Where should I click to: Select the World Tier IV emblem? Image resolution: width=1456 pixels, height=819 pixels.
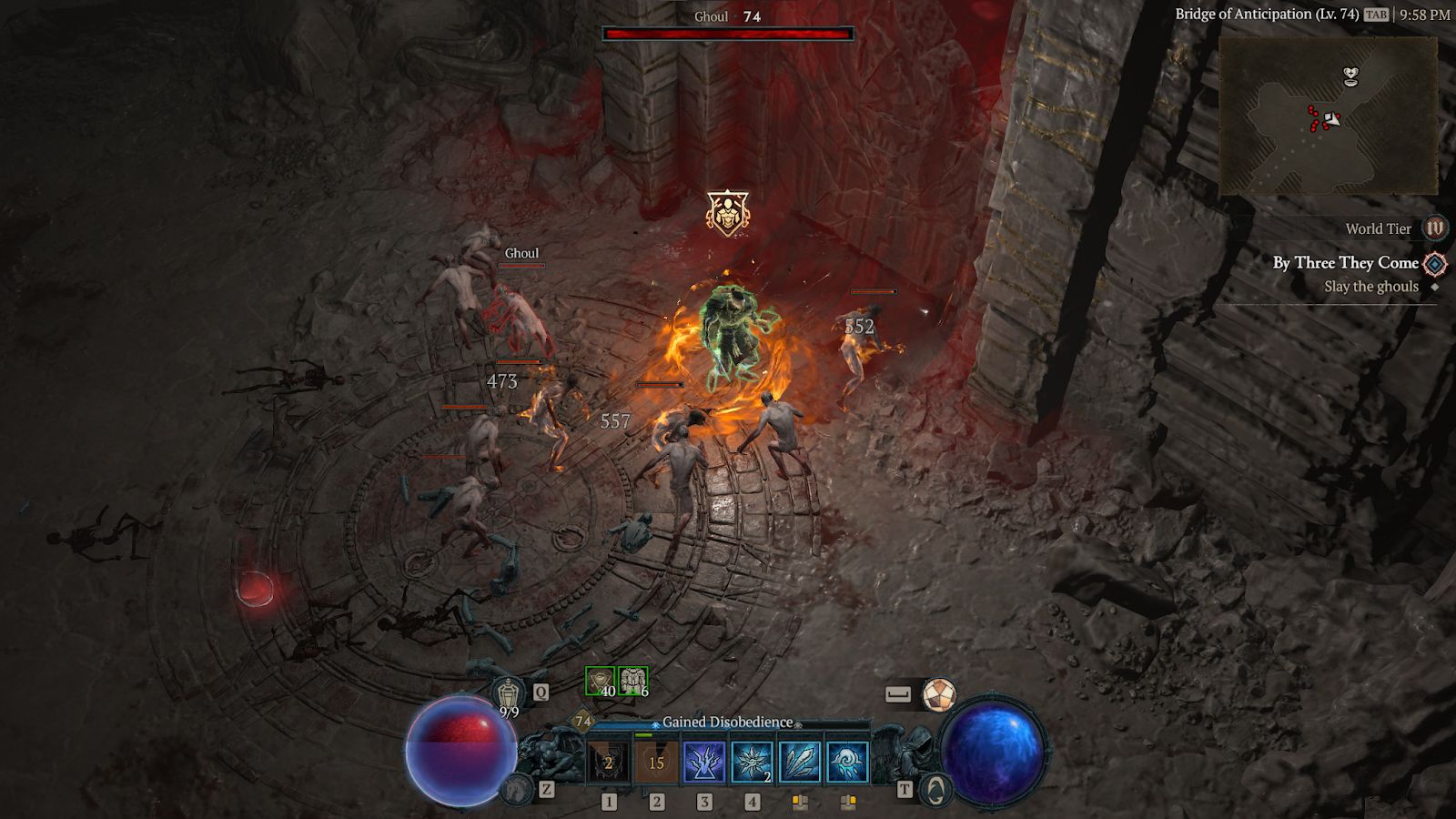[1435, 228]
